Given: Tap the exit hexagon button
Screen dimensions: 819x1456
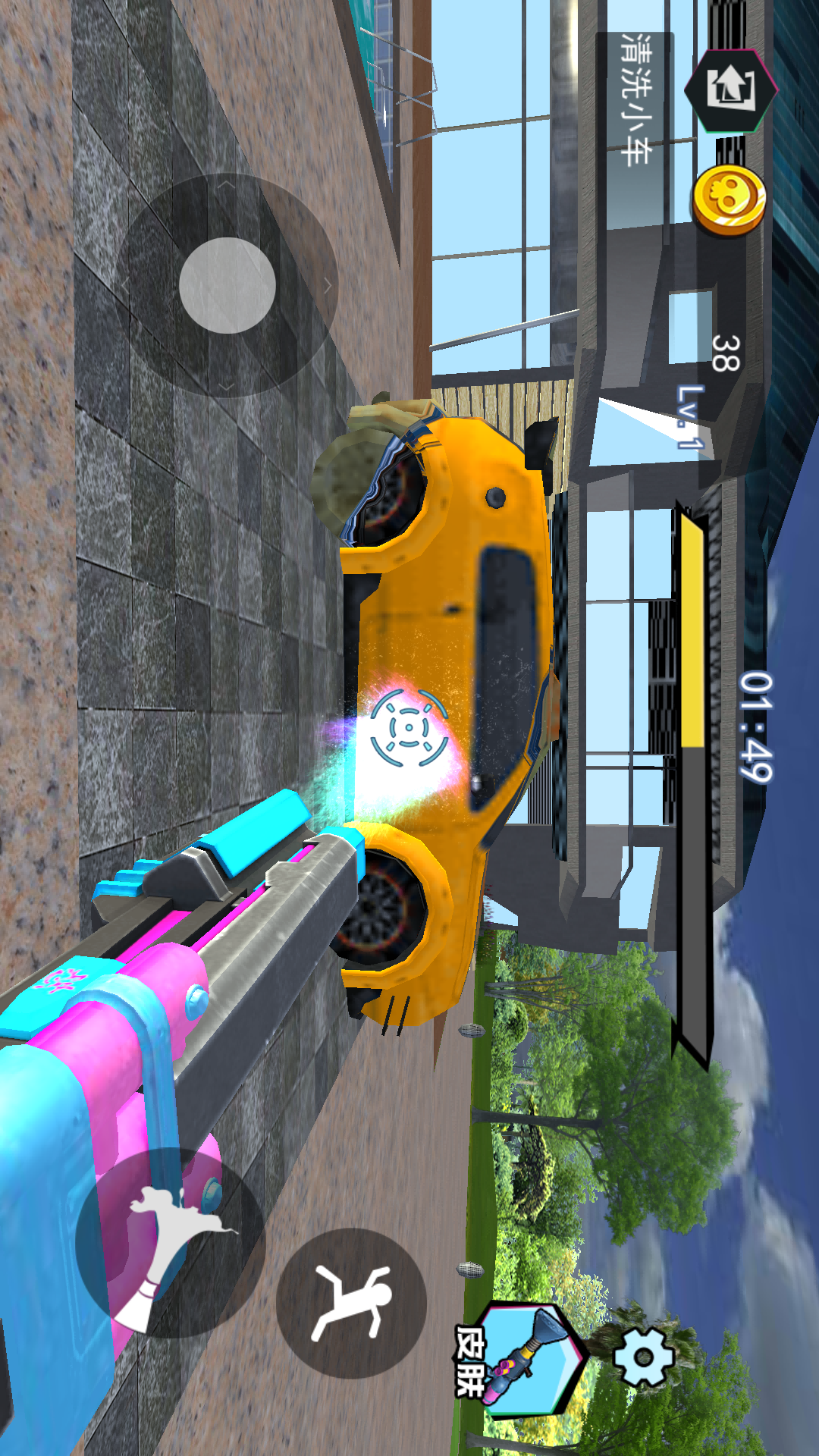Looking at the screenshot, I should coord(730,89).
